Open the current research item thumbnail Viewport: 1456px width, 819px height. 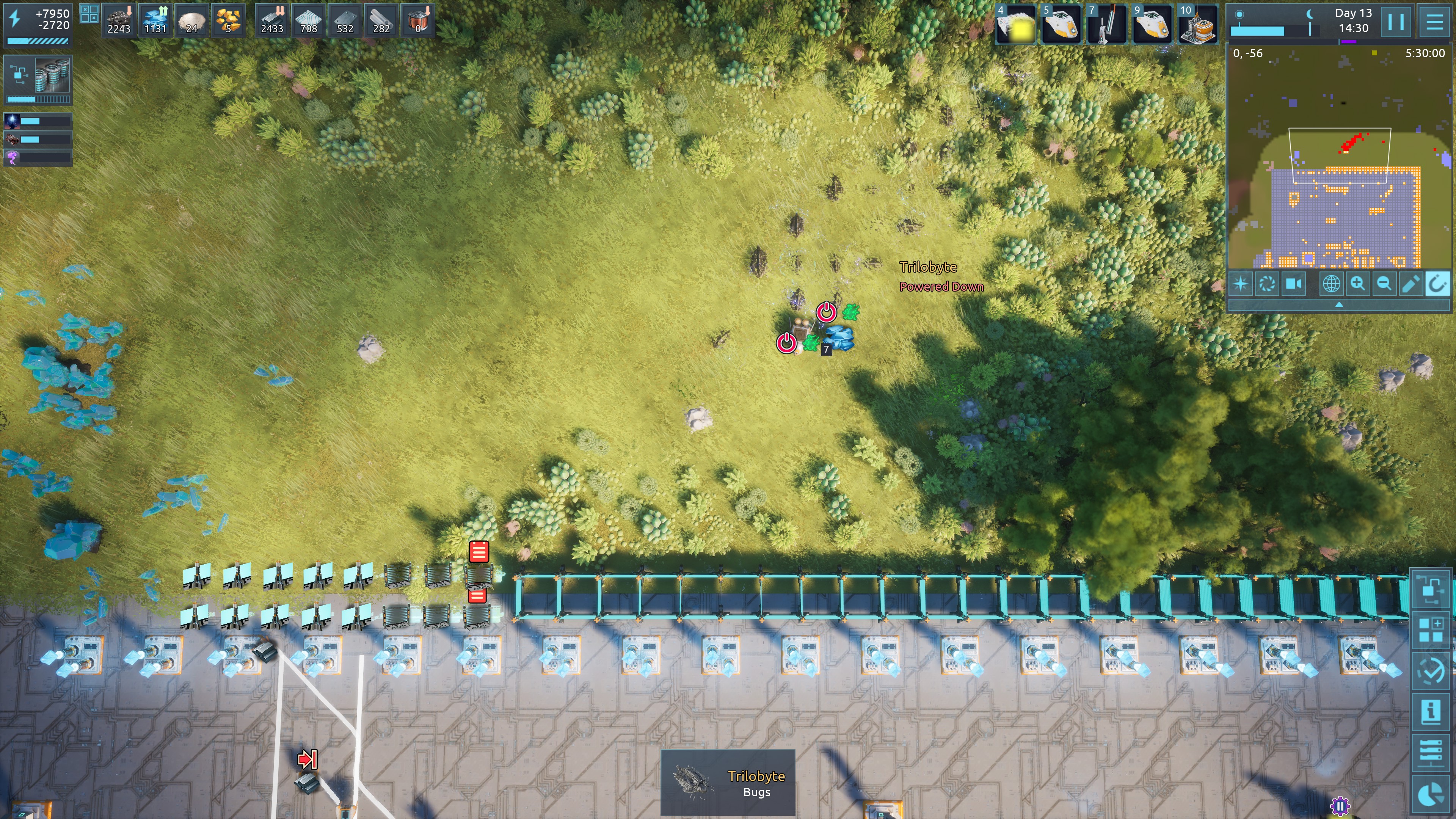pyautogui.click(x=52, y=75)
